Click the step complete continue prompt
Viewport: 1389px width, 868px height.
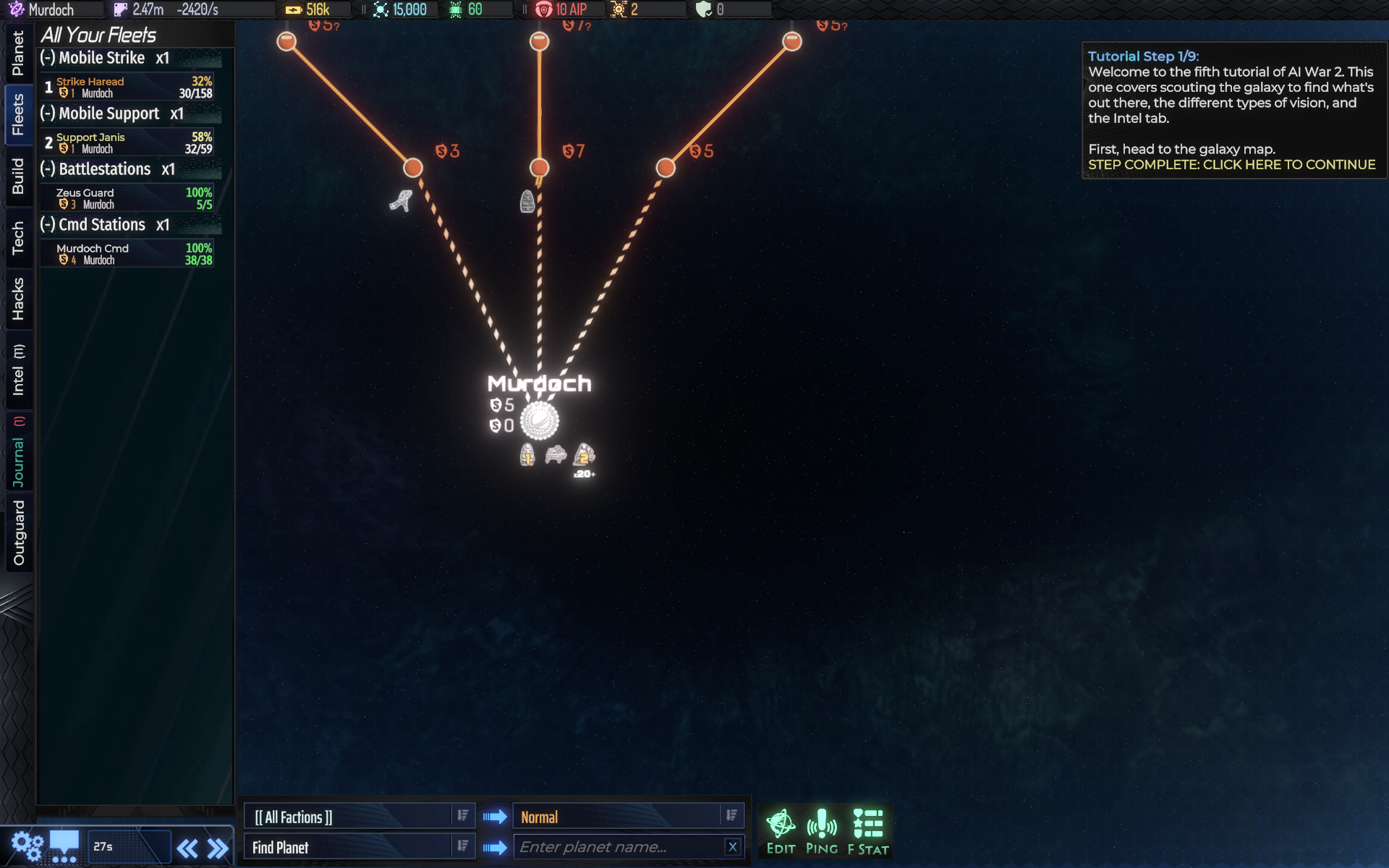(1231, 165)
